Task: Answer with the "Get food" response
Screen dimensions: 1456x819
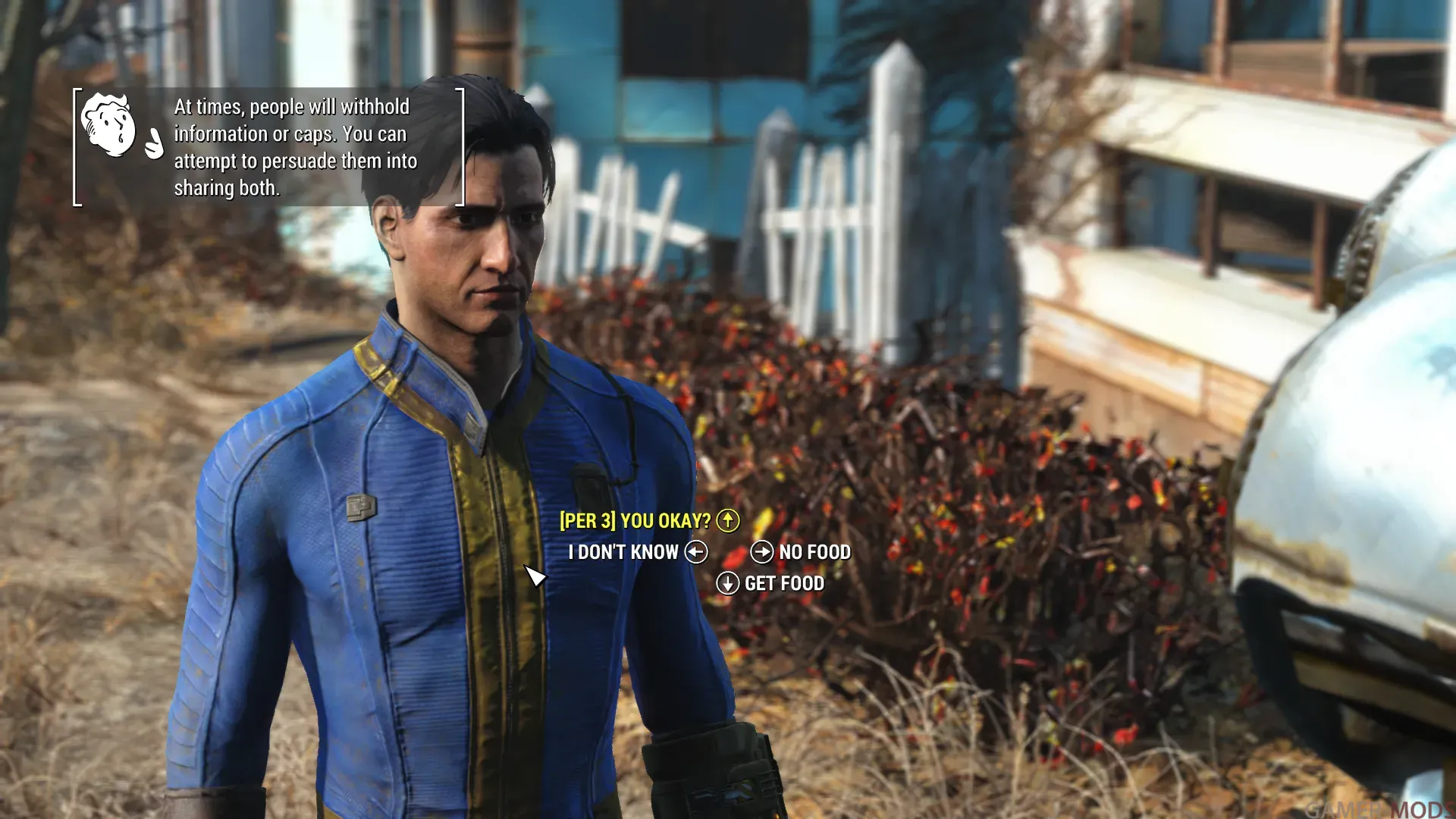Action: pyautogui.click(x=783, y=583)
